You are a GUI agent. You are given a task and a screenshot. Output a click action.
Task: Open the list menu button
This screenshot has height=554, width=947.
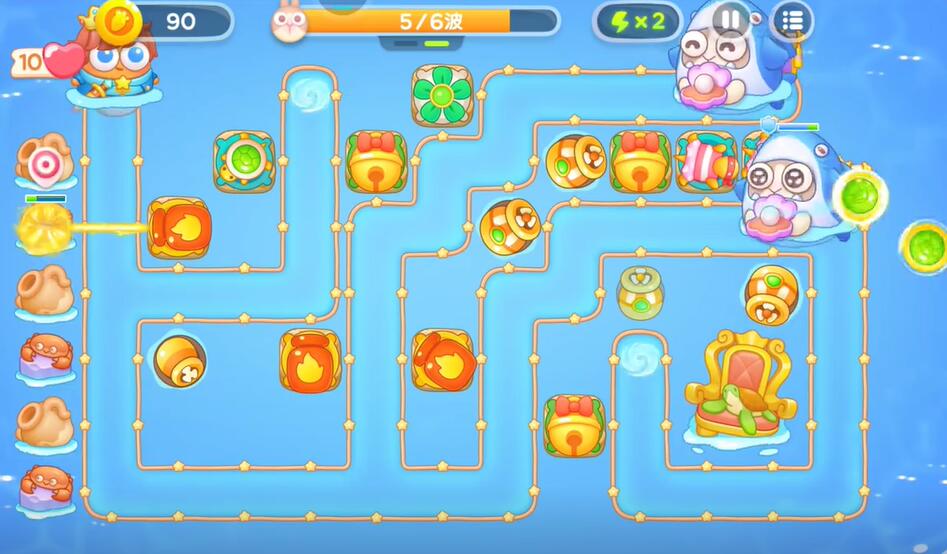click(x=792, y=20)
